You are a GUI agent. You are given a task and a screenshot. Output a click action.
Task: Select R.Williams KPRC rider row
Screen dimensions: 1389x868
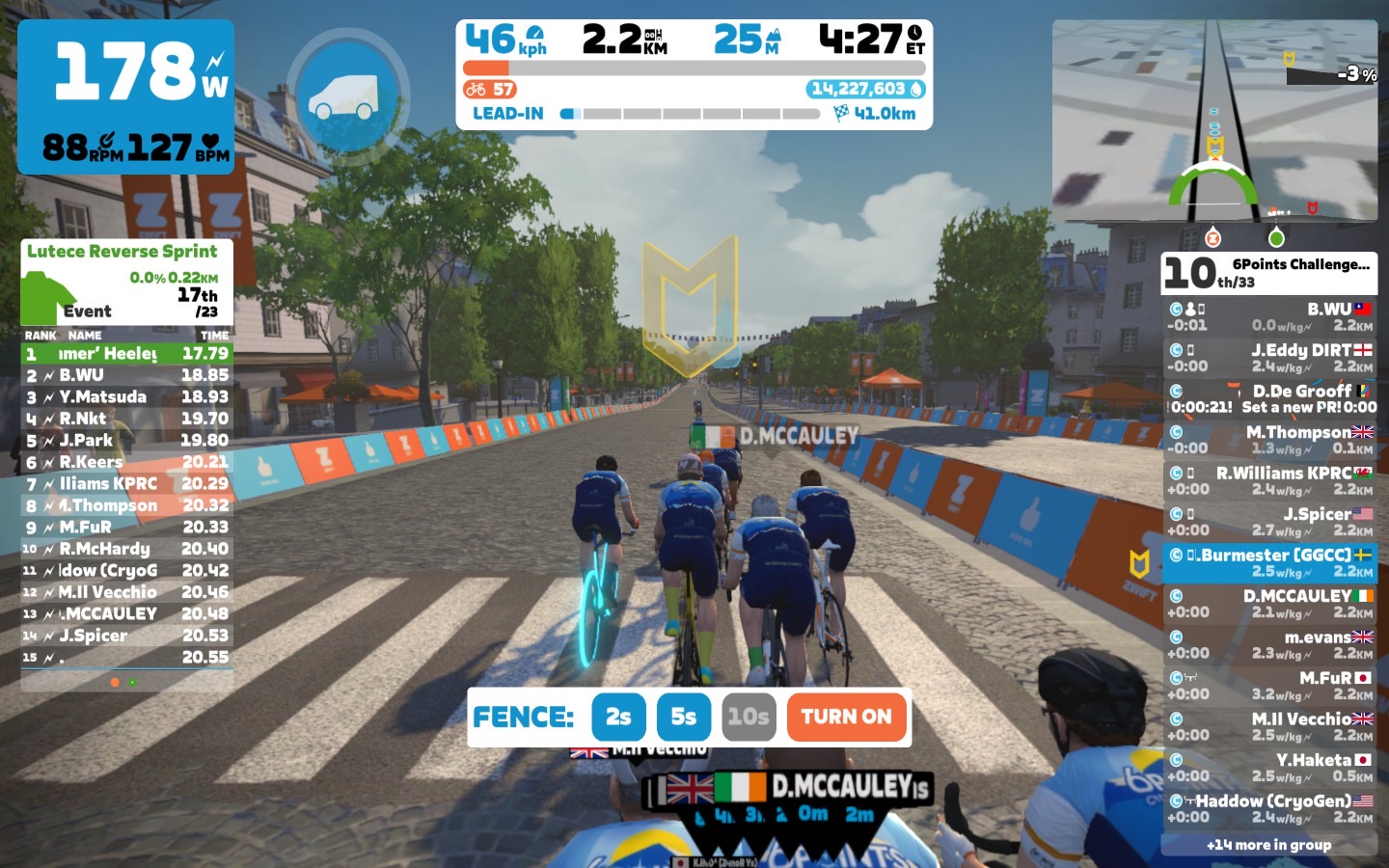(1269, 480)
